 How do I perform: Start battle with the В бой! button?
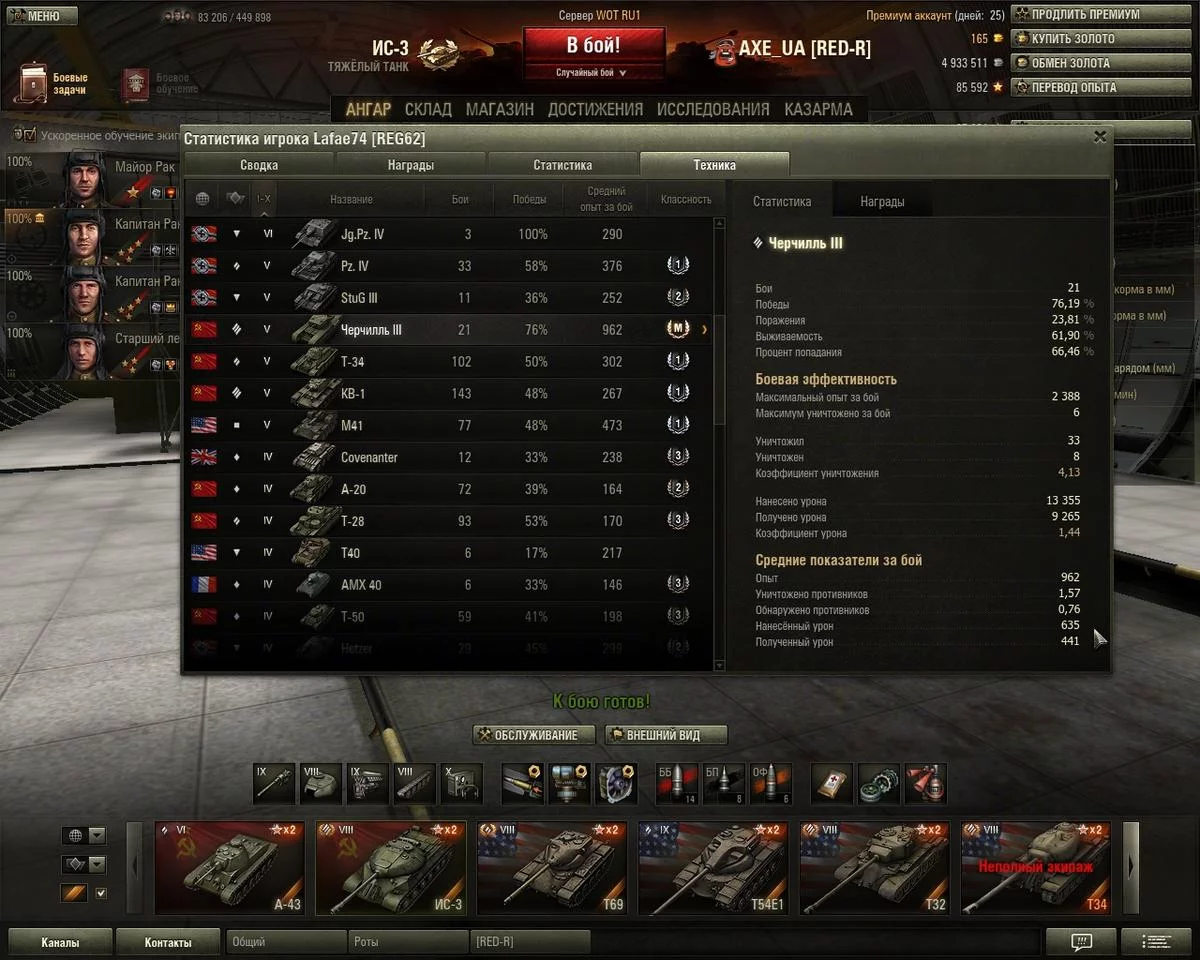[593, 46]
